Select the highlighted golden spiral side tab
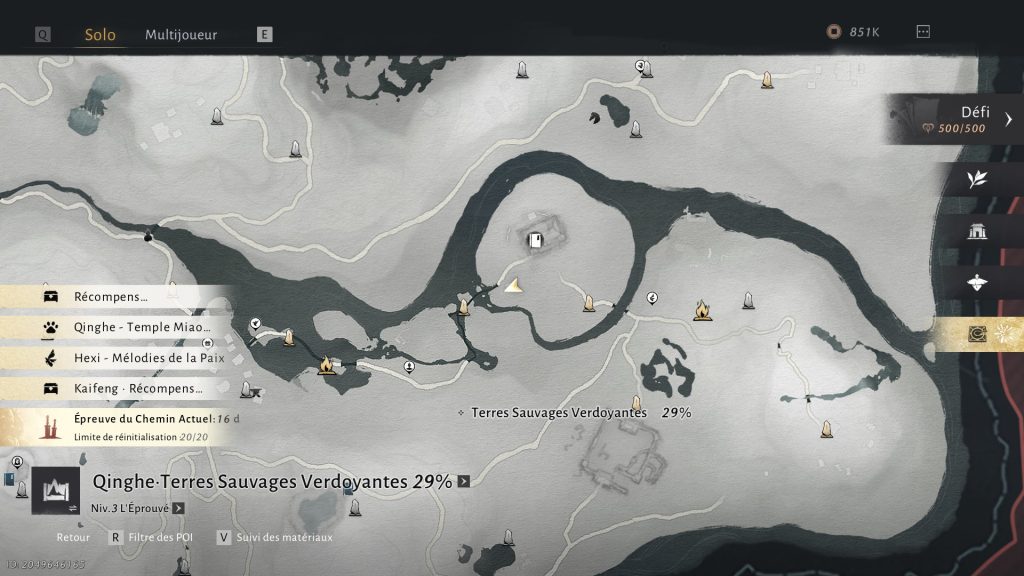1024x576 pixels. click(x=978, y=335)
